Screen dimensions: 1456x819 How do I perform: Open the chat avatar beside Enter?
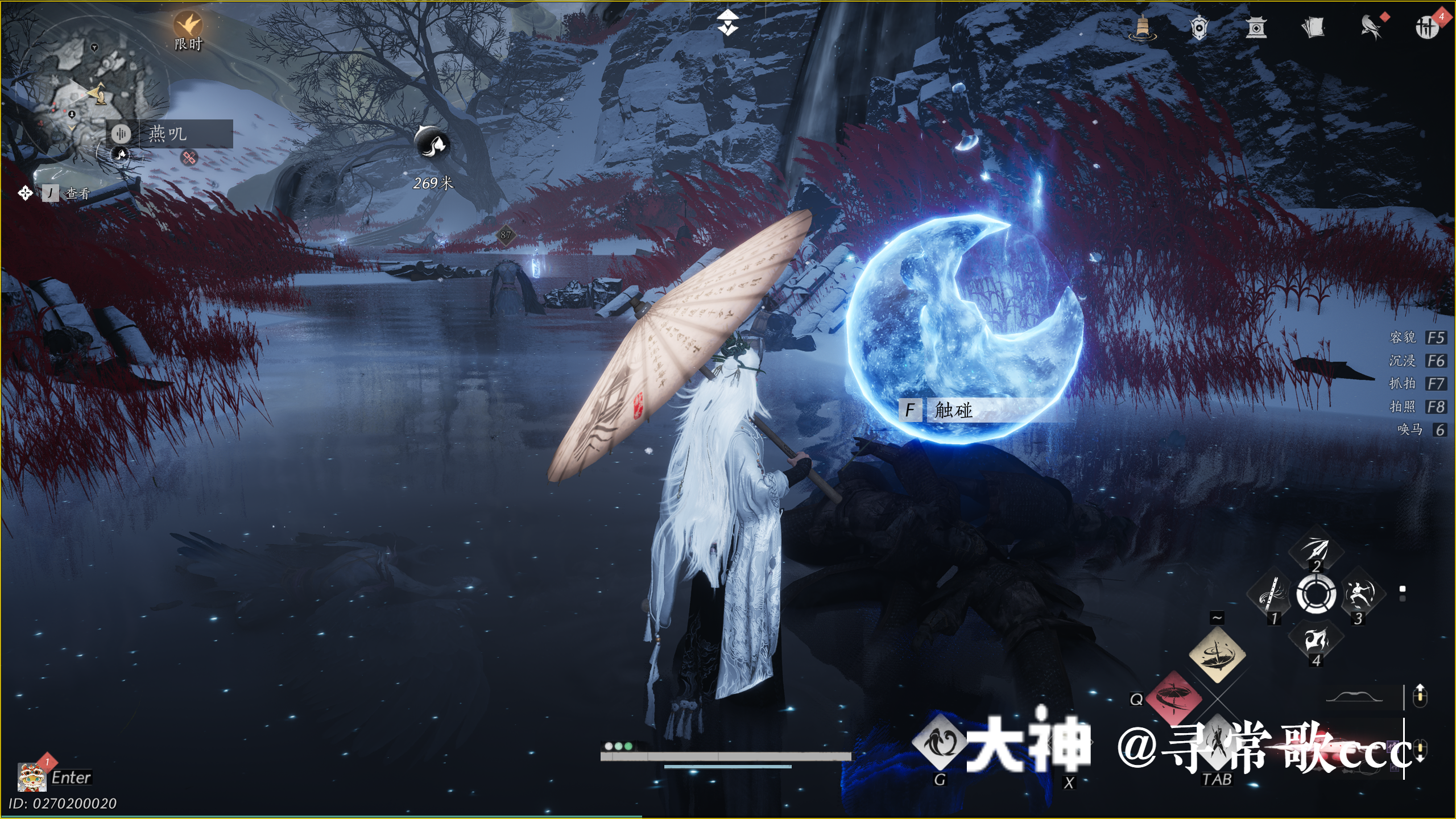click(32, 777)
